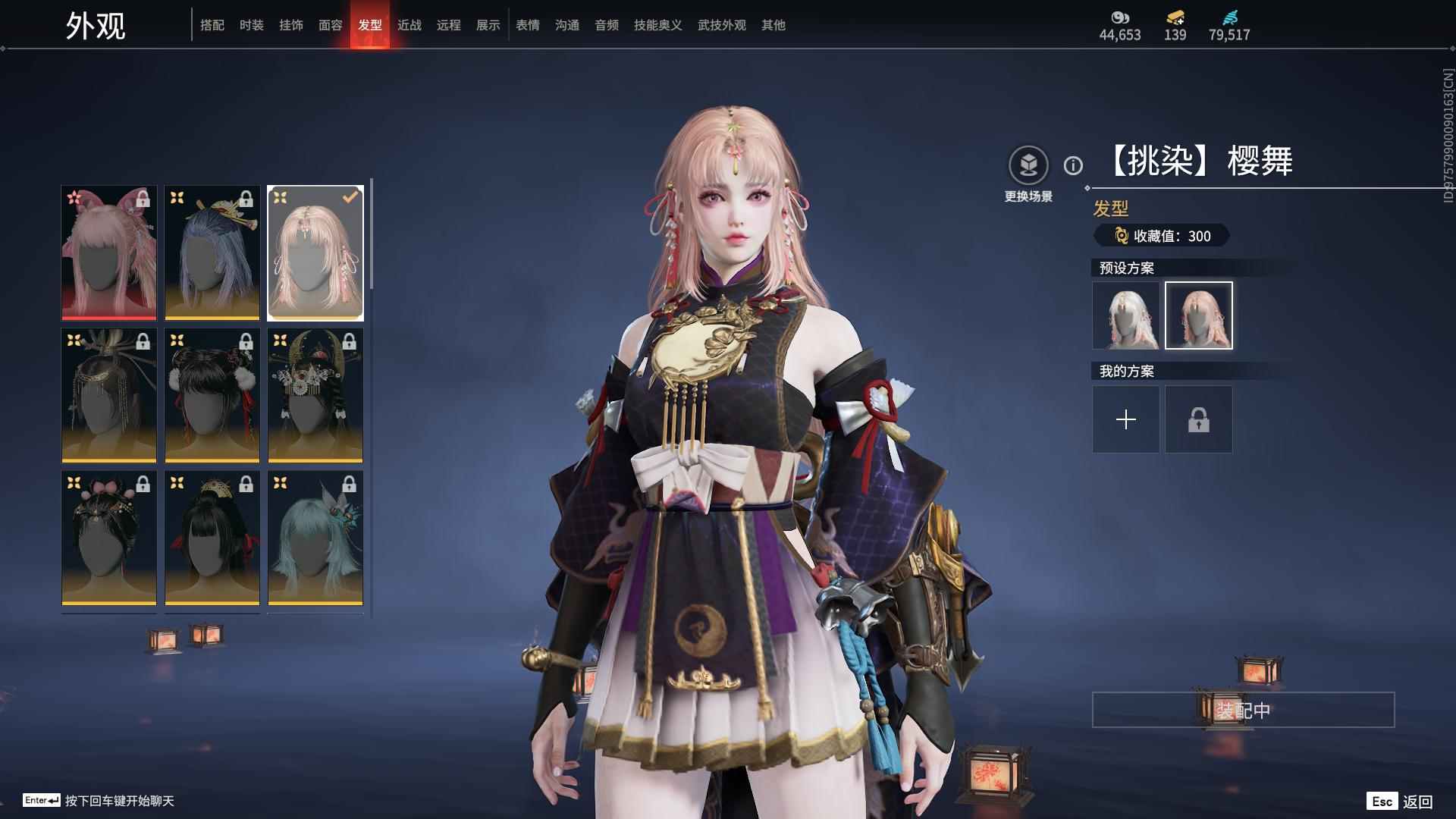Select the black hair with crescent headdress
Viewport: 1456px width, 819px height.
click(x=315, y=395)
